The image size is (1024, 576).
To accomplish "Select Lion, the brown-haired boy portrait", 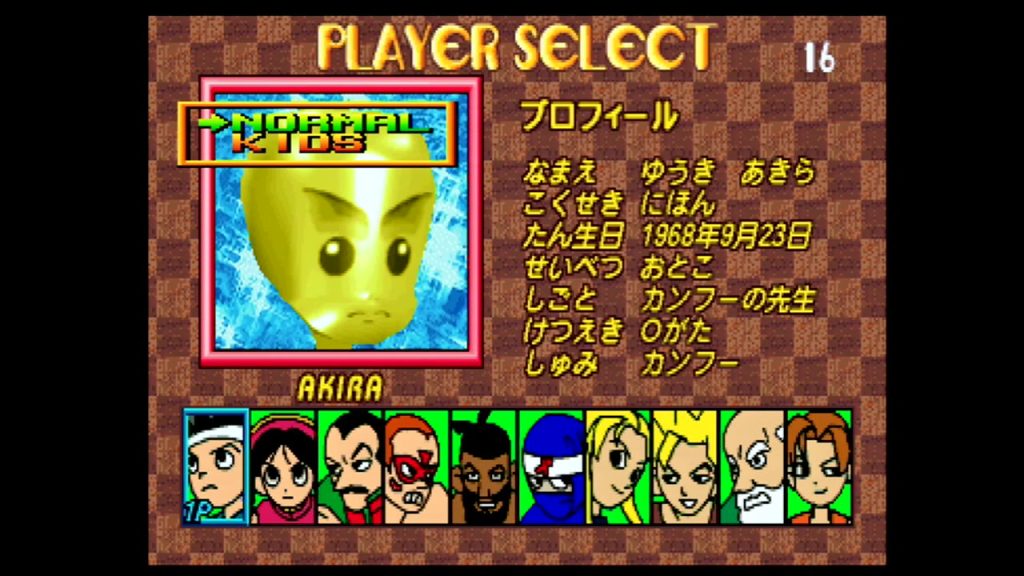I will (x=819, y=466).
